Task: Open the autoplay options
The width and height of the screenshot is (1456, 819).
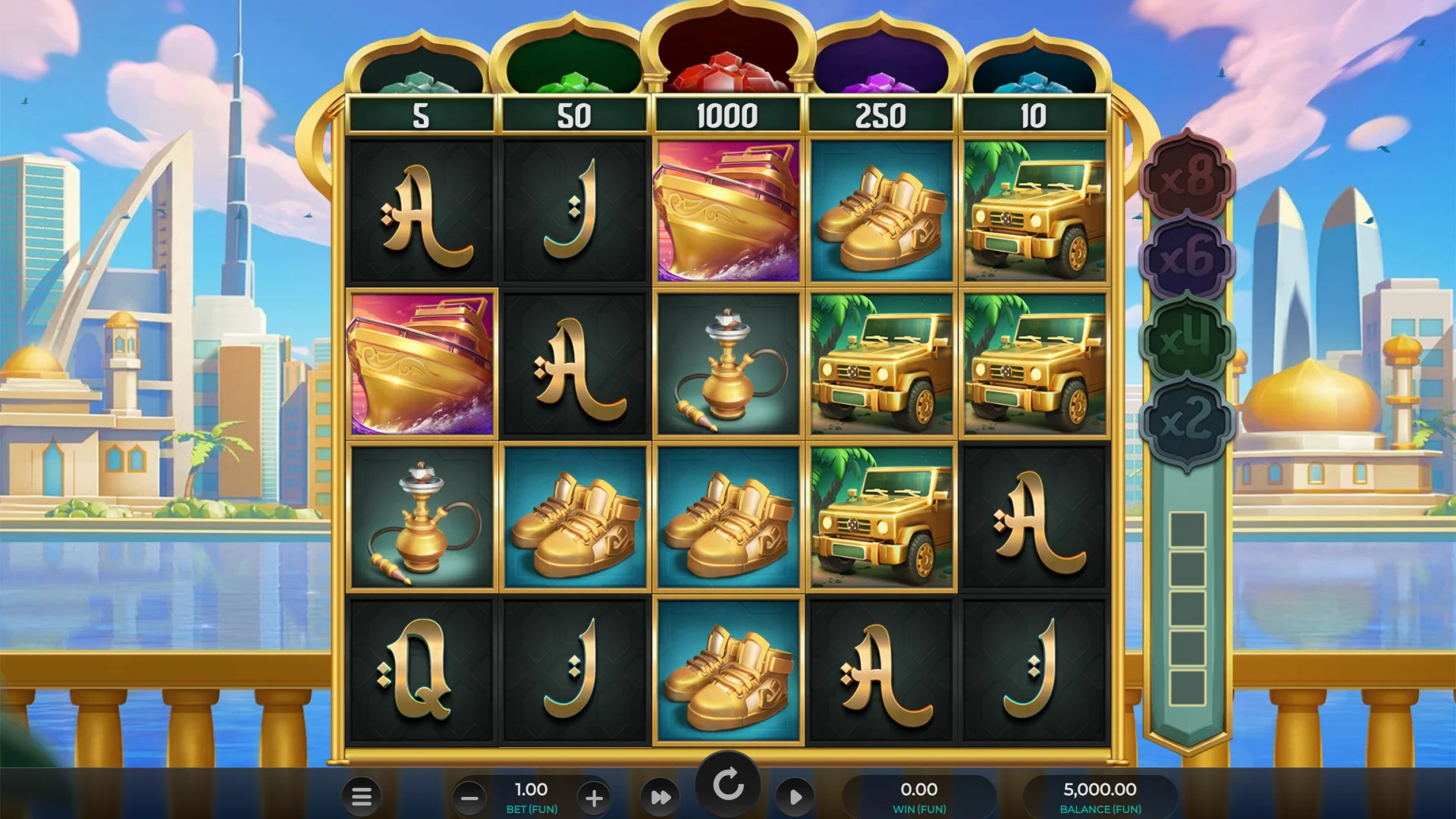Action: [x=795, y=797]
